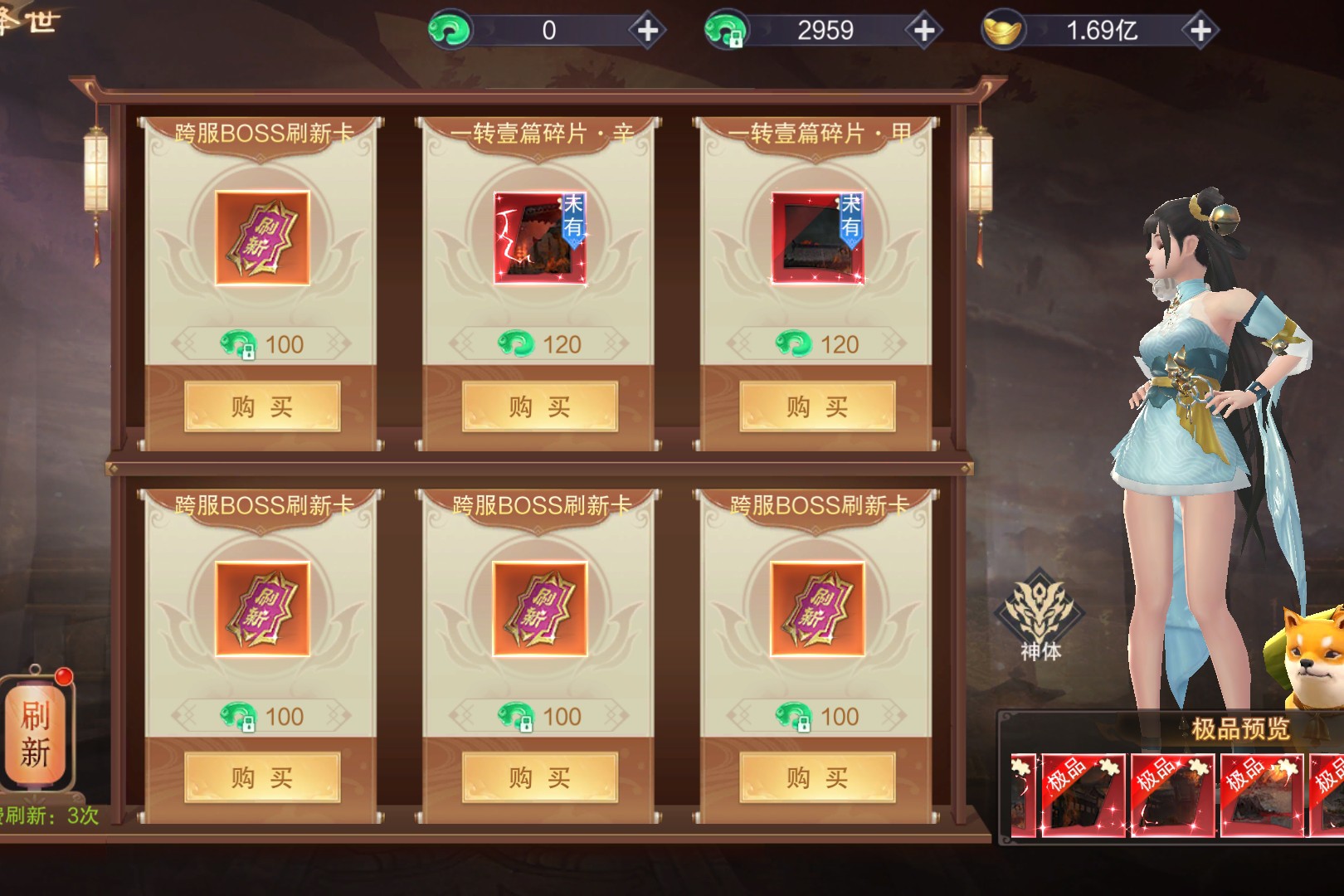
Task: Select the 一转壹篇碎片·辛 item icon
Action: click(x=539, y=238)
